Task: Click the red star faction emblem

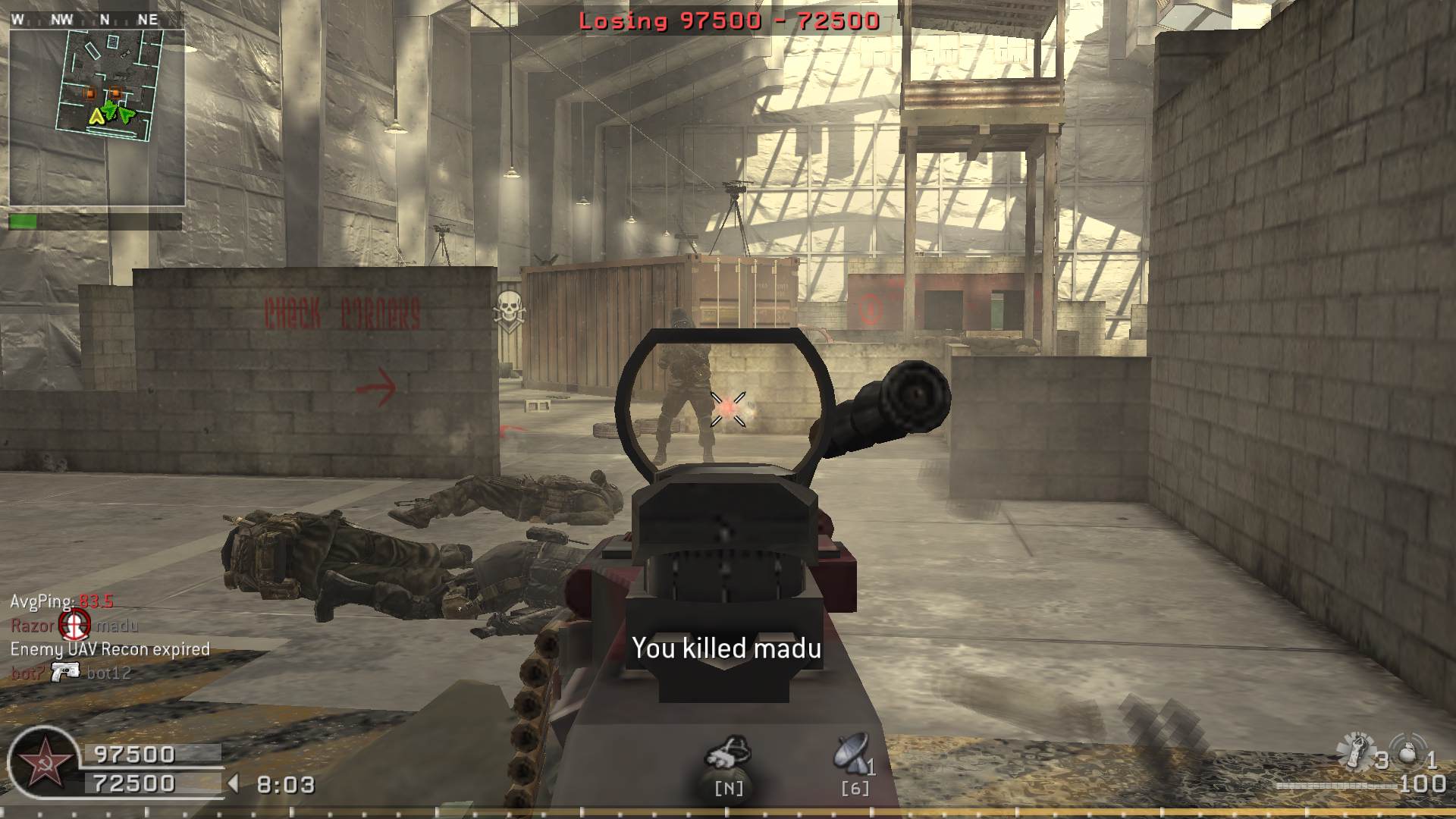Action: [x=40, y=762]
